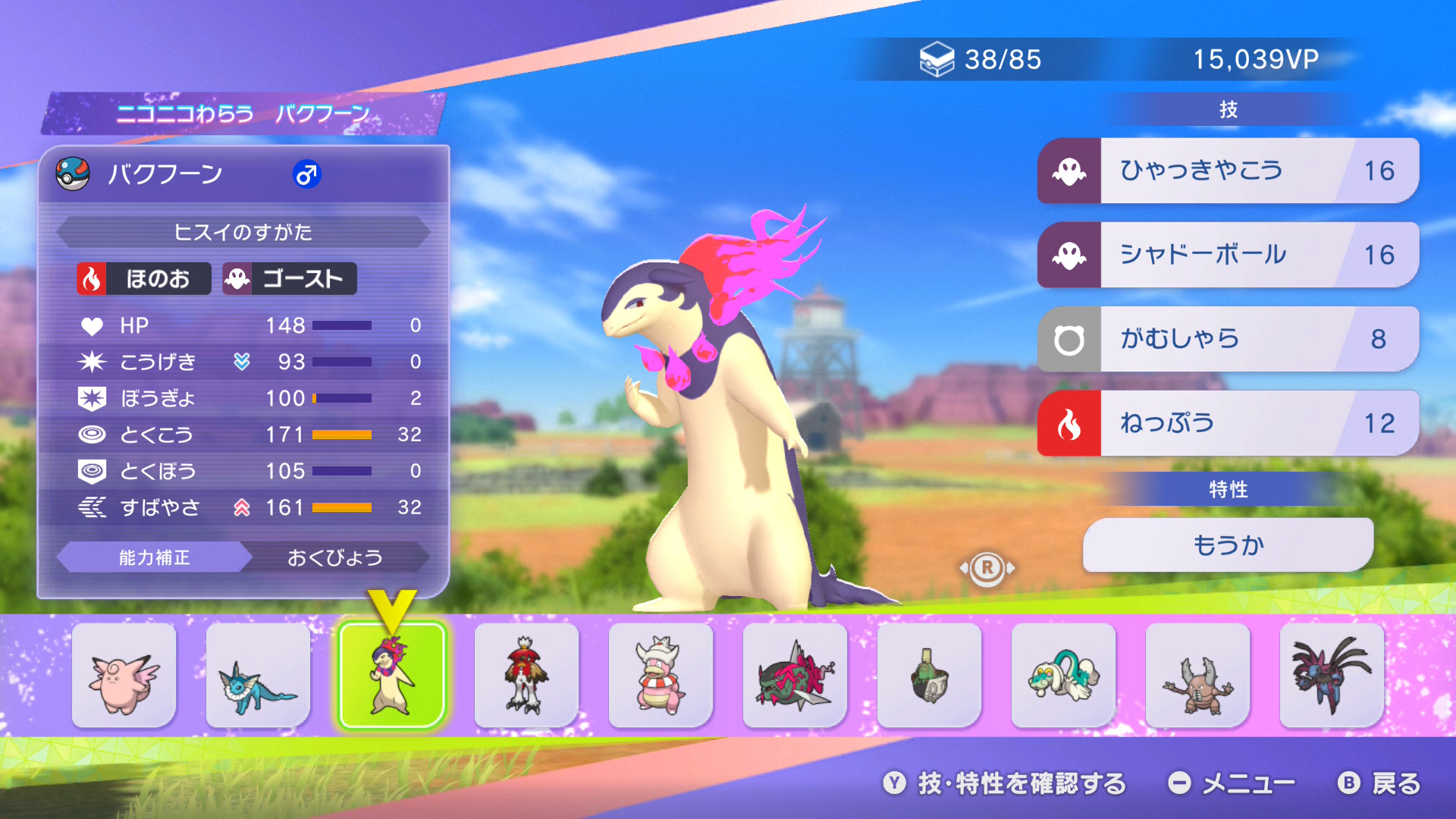The height and width of the screenshot is (819, 1456).
Task: Select the ねっぷう fire move
Action: 1228,423
